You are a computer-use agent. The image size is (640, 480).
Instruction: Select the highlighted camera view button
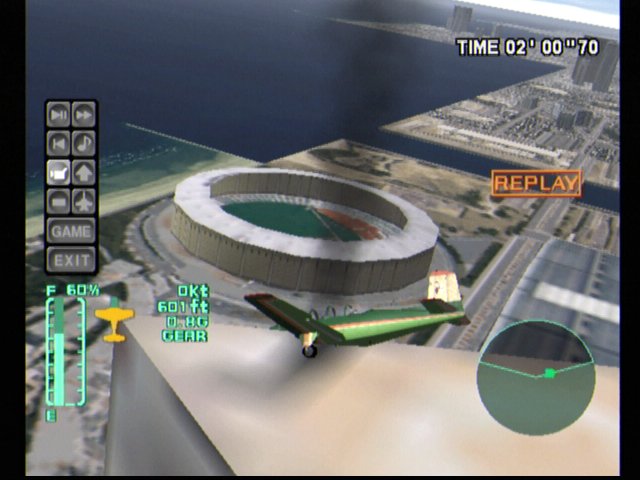coord(59,171)
